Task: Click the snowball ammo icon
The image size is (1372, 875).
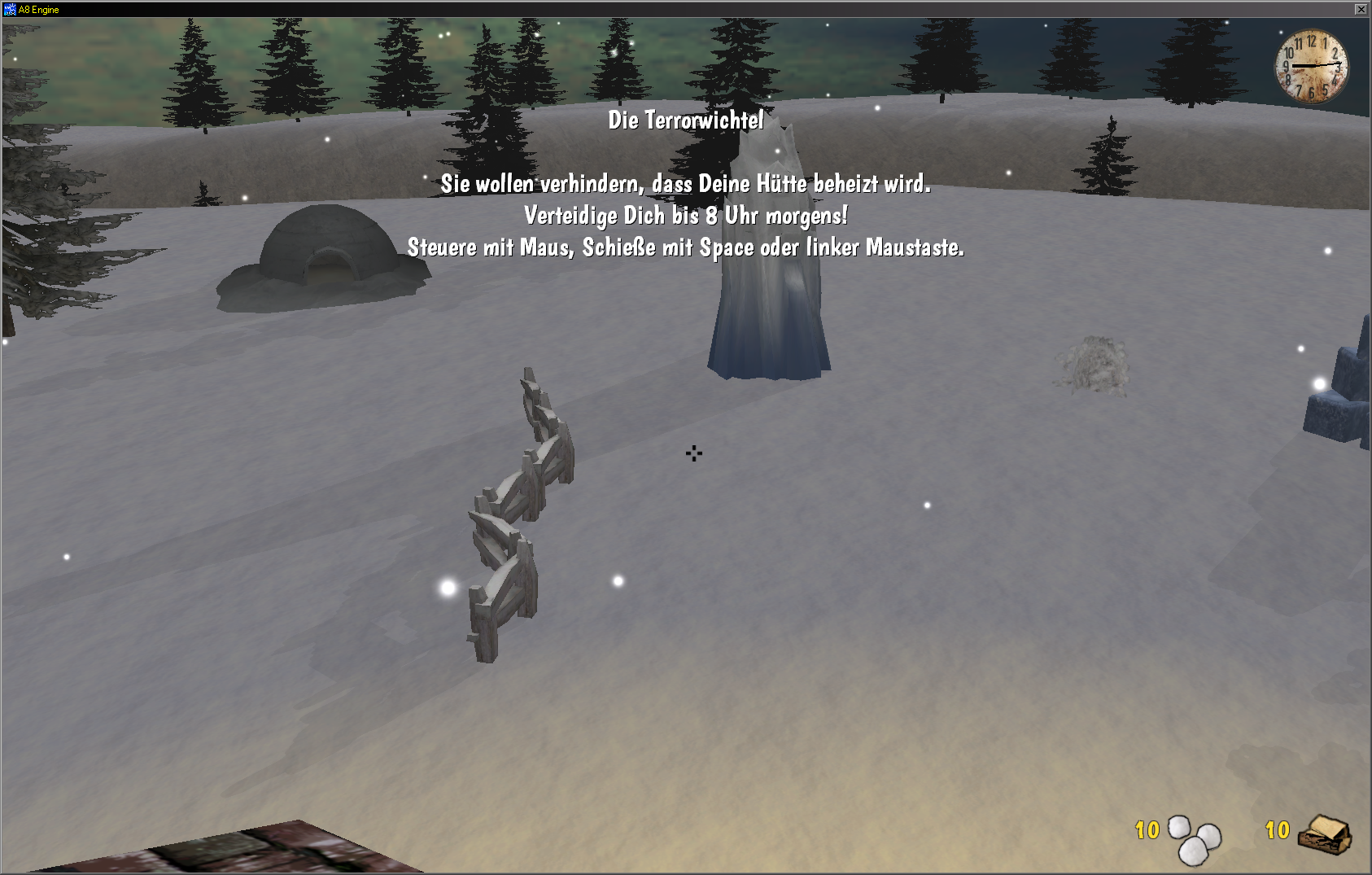Action: [x=1194, y=839]
